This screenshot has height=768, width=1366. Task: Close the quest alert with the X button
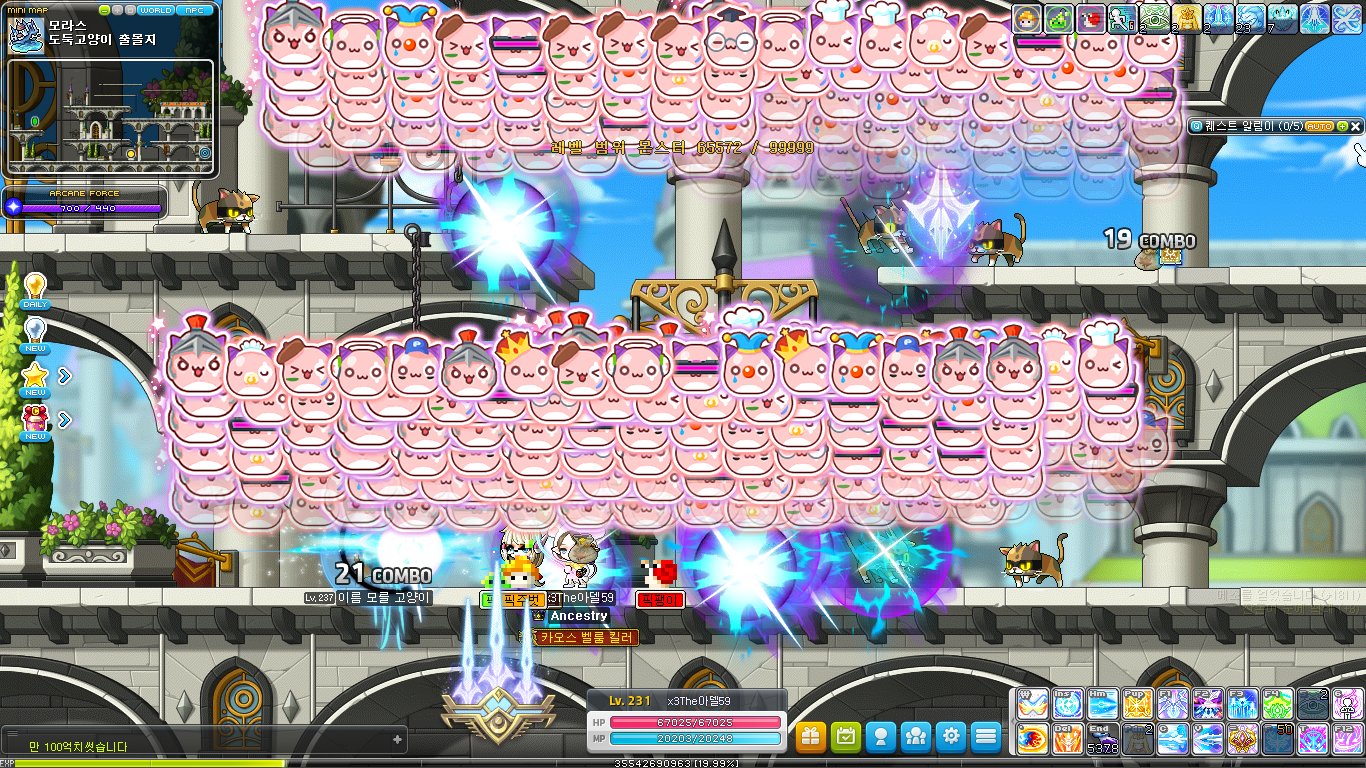(x=1357, y=127)
